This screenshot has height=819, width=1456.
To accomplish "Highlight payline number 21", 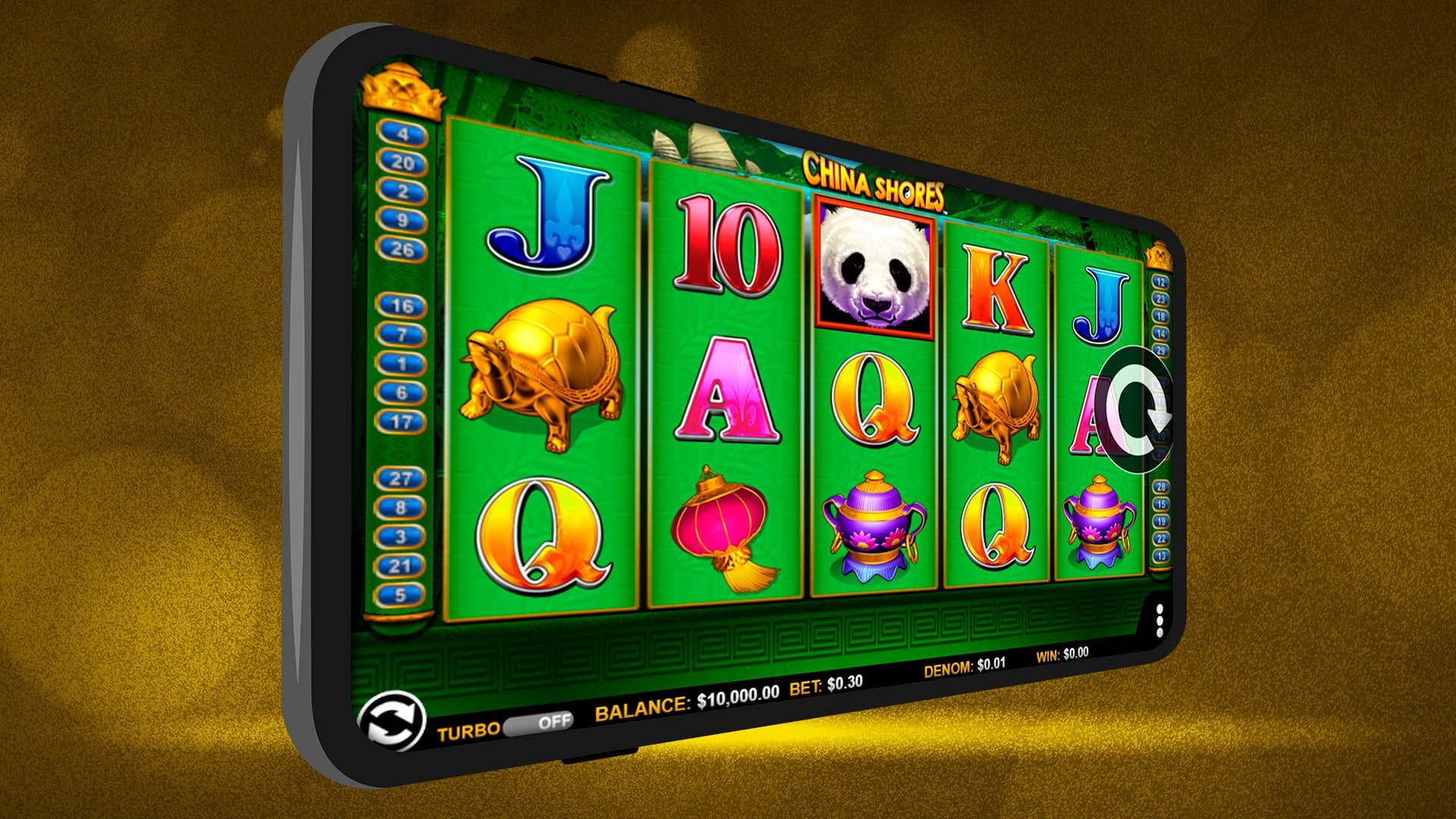I will point(400,566).
